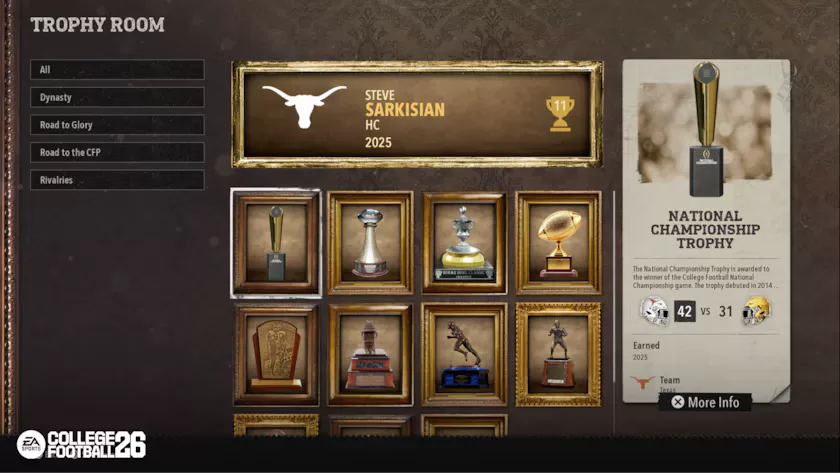Select the National Championship Trophy tile

[275, 243]
